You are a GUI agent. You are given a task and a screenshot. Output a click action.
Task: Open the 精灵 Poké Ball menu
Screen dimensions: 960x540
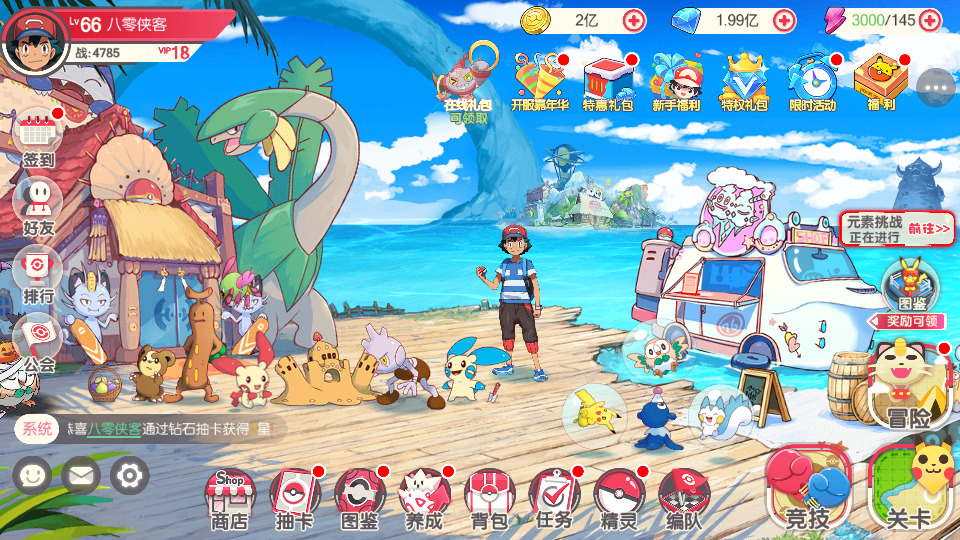[x=619, y=495]
